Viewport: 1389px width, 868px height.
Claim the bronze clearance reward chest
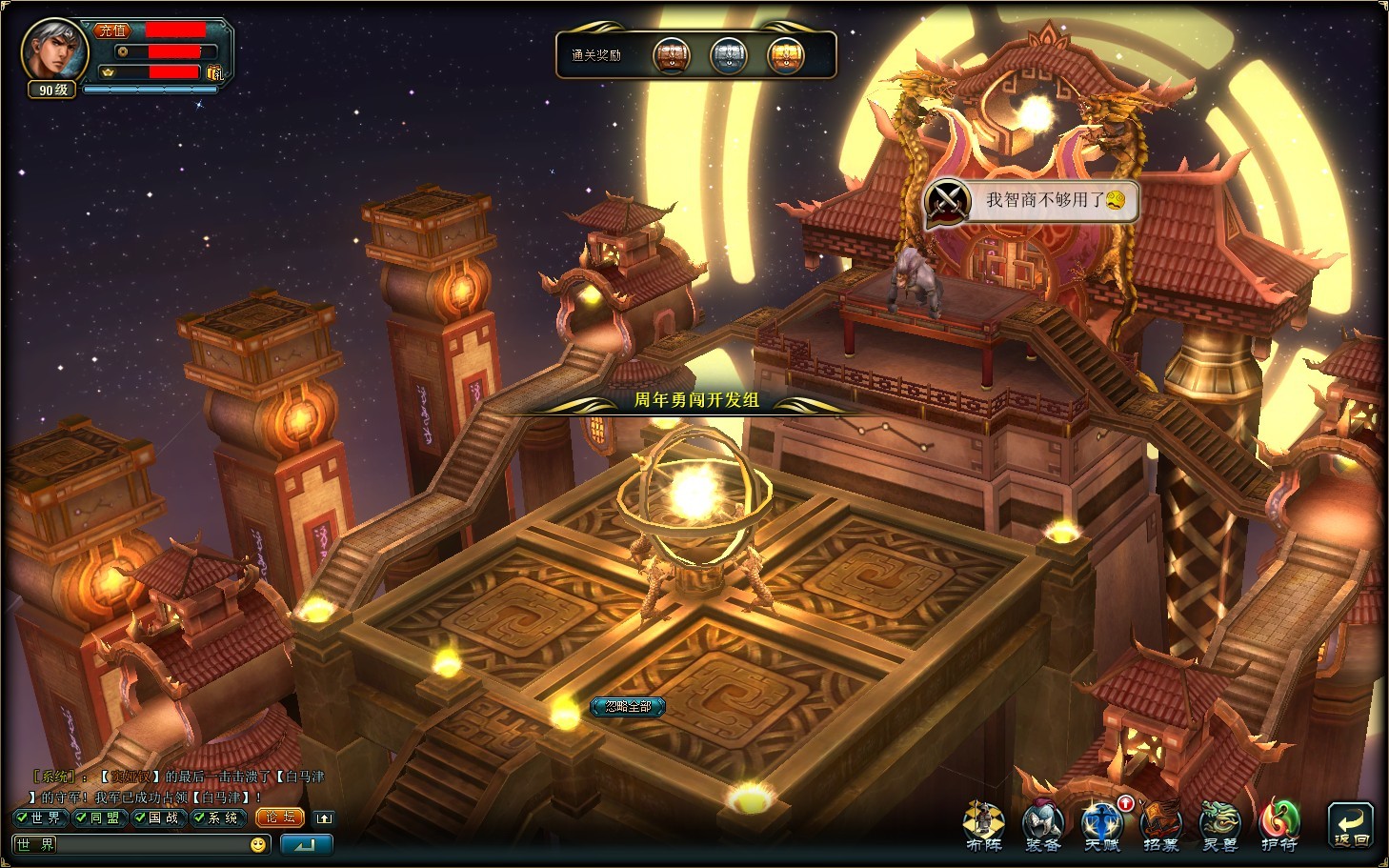[x=672, y=55]
